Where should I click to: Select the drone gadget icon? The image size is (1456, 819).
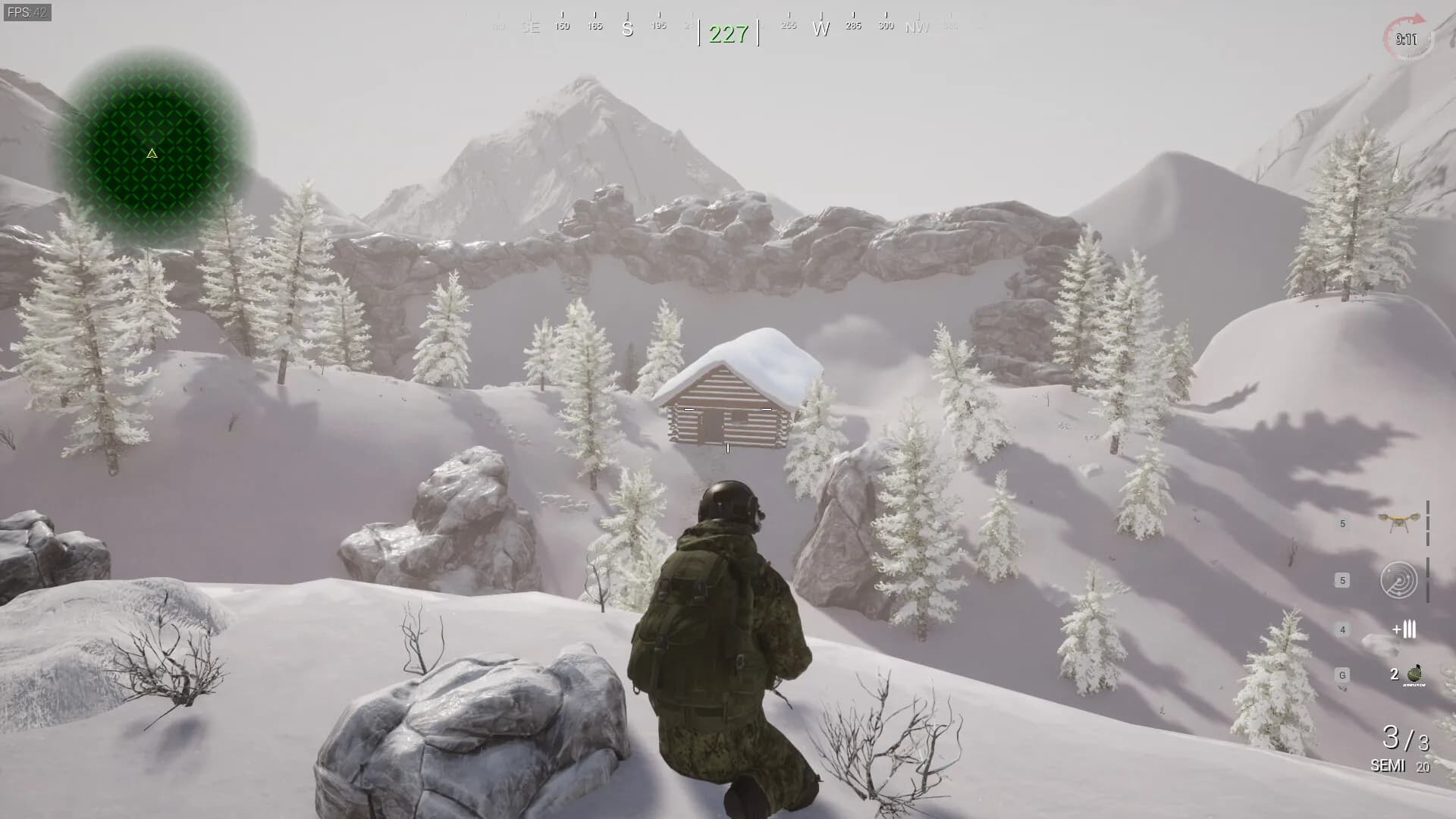pyautogui.click(x=1399, y=521)
